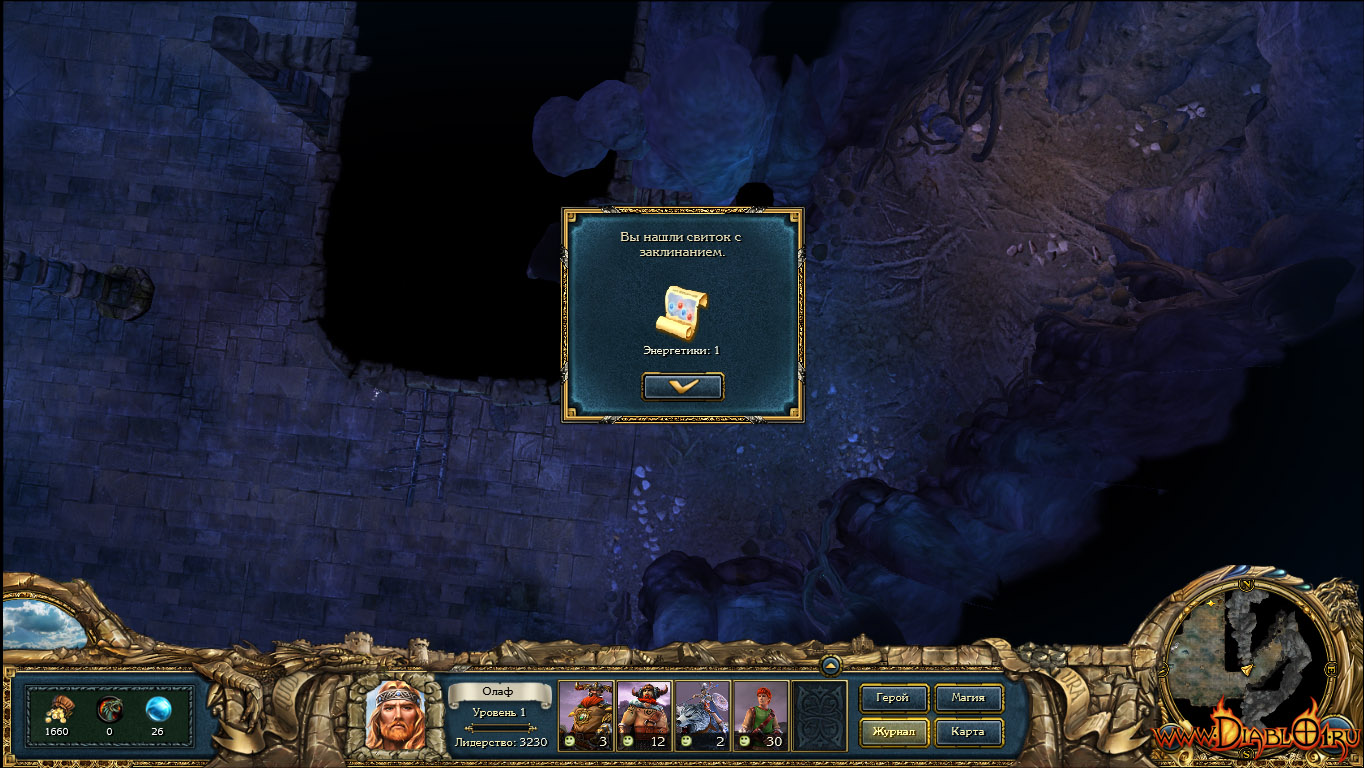1364x768 pixels.
Task: Open the Карта (Map) screen
Action: click(x=968, y=732)
